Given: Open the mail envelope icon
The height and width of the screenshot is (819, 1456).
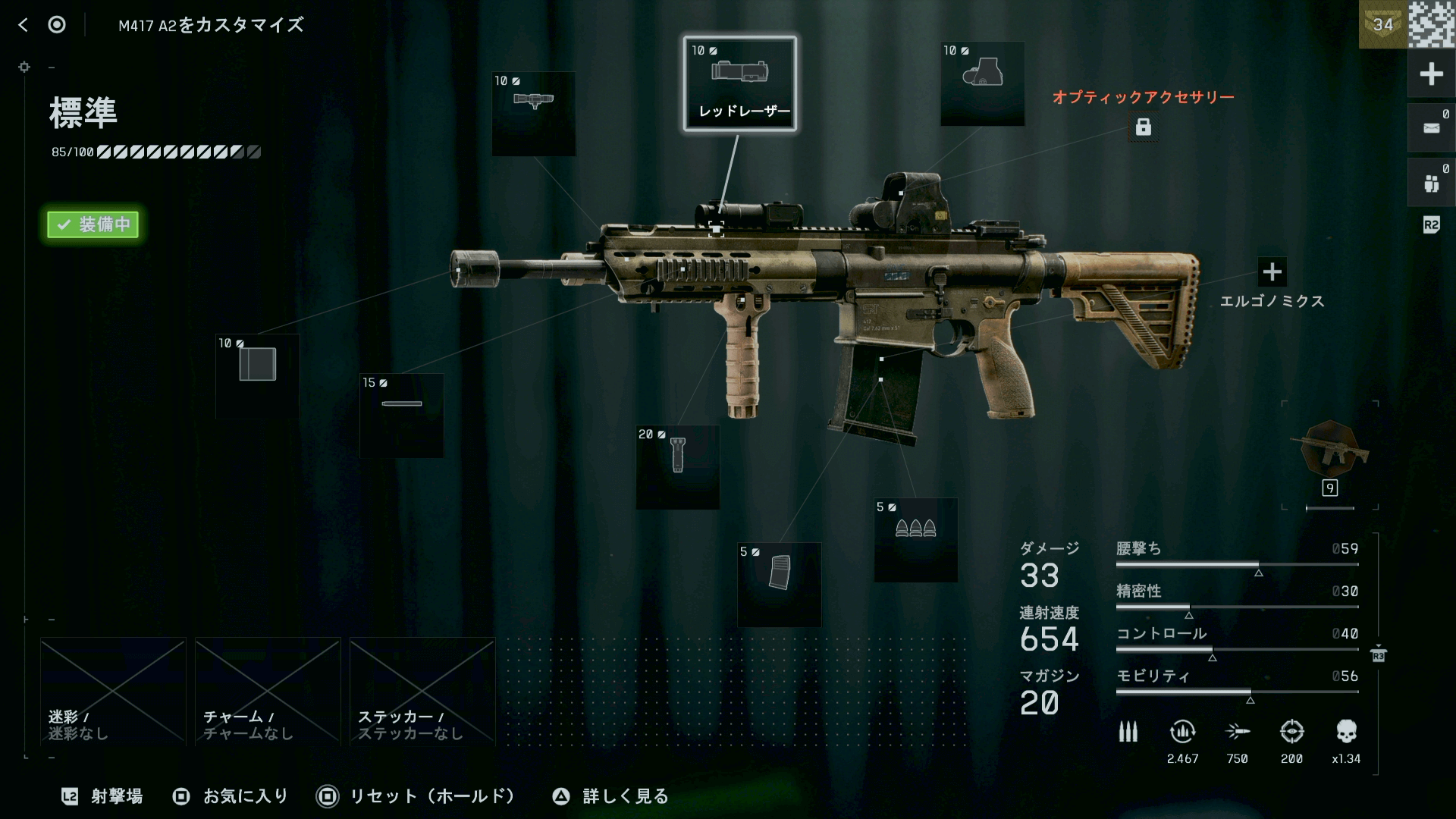Looking at the screenshot, I should [1431, 128].
